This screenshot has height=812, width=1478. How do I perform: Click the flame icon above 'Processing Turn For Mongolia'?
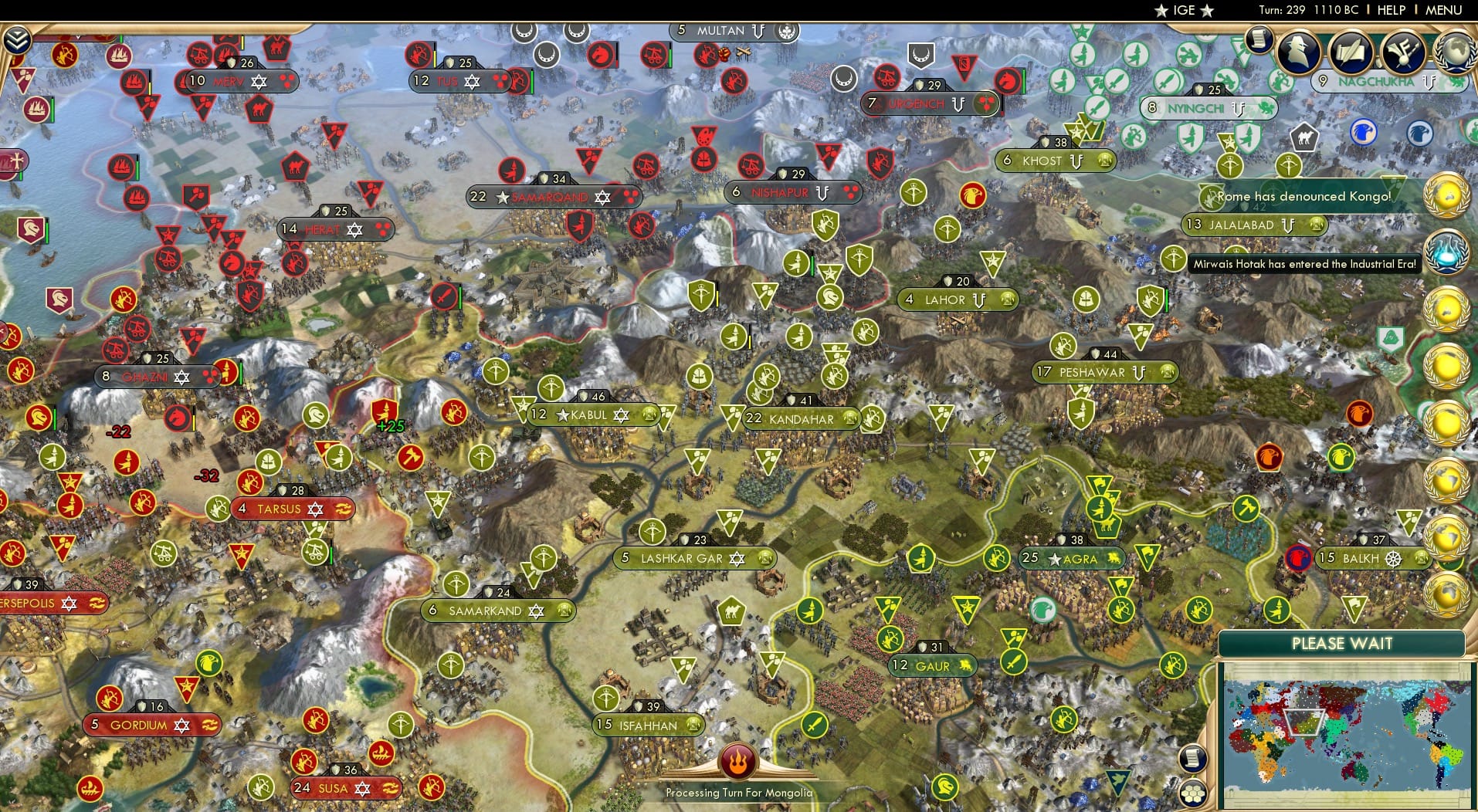[739, 763]
